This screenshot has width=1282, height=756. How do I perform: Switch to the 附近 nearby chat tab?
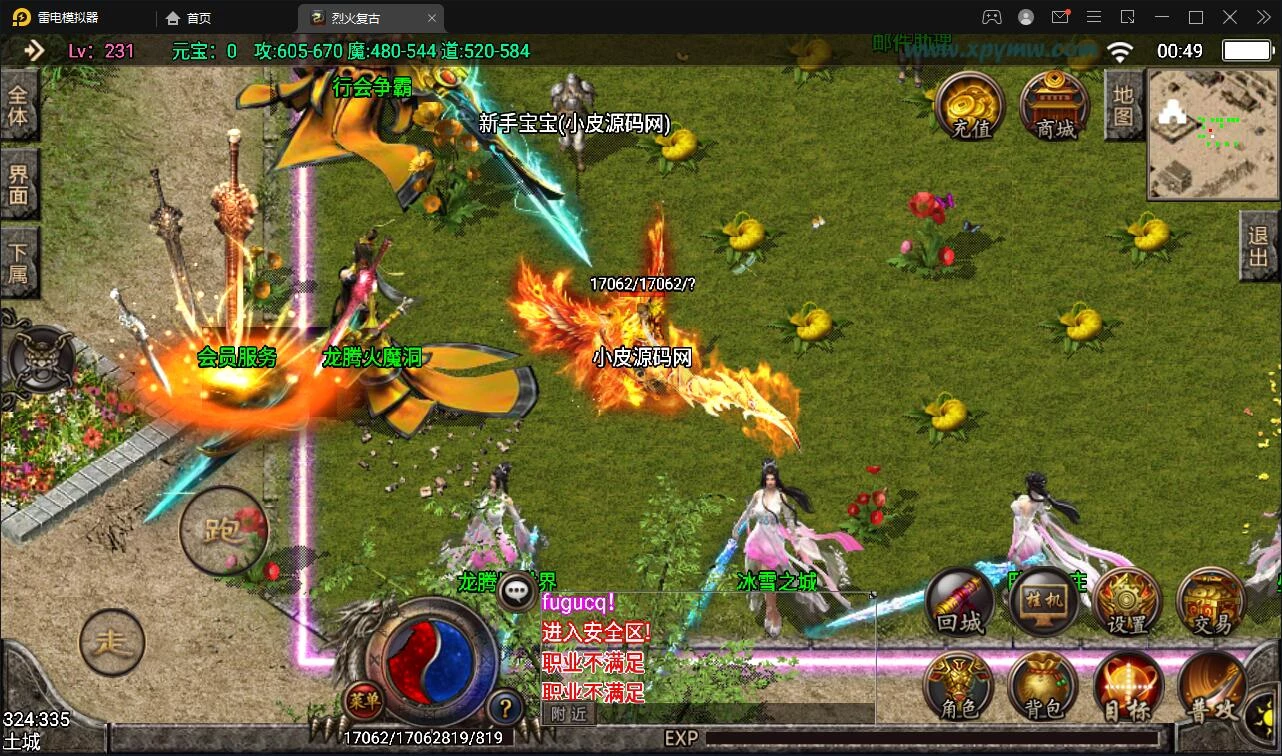tap(568, 713)
